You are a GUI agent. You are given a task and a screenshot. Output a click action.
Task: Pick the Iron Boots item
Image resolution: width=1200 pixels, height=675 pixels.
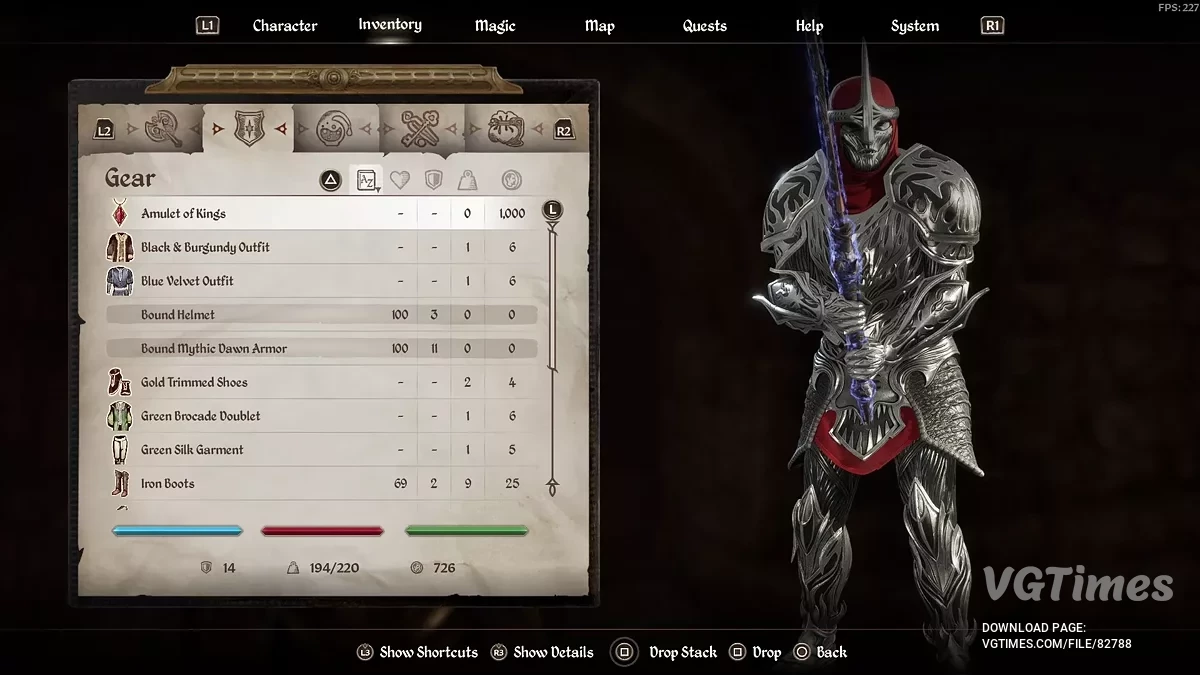coord(168,484)
